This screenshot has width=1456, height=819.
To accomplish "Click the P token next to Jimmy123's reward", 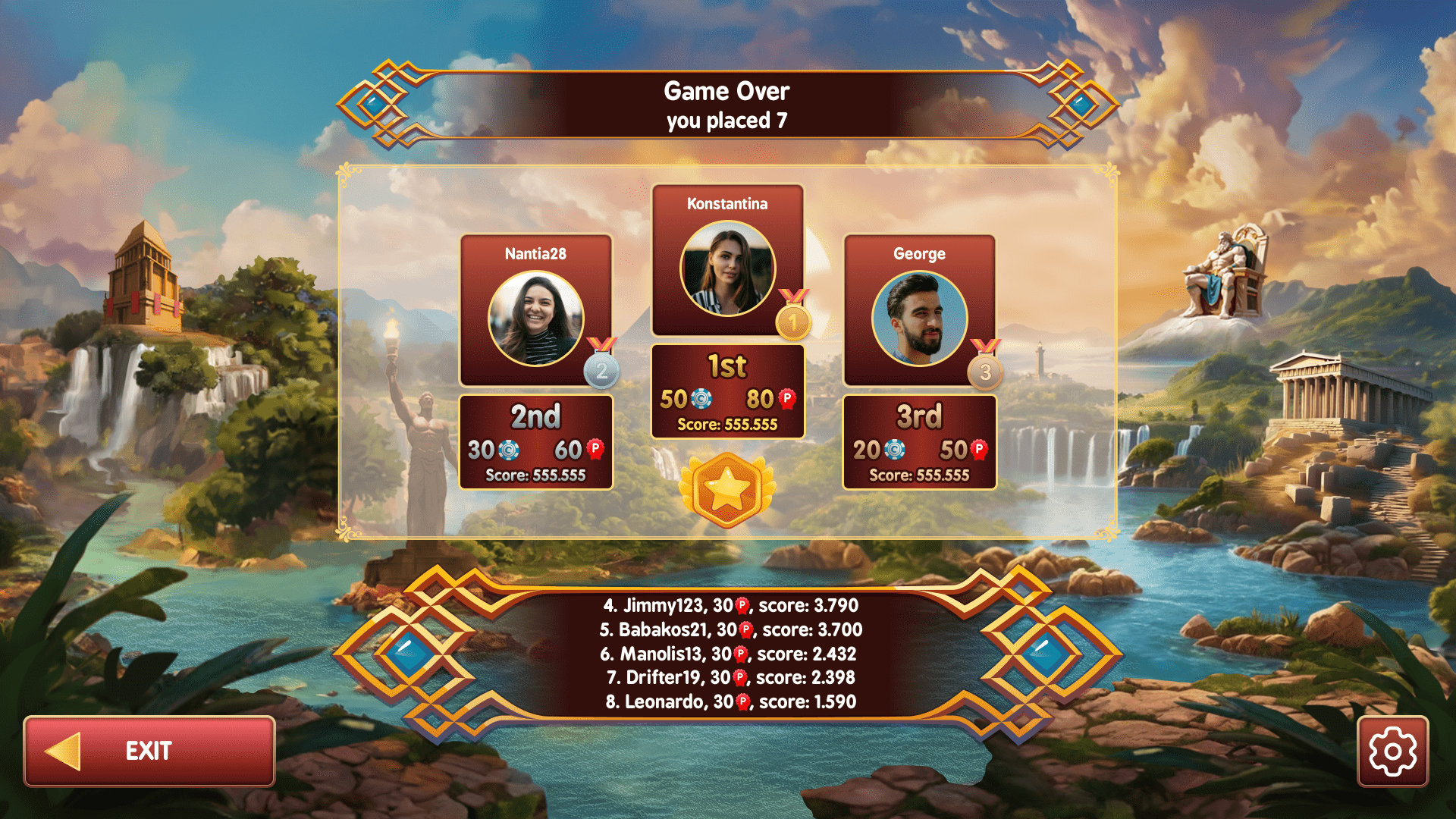I will (741, 605).
